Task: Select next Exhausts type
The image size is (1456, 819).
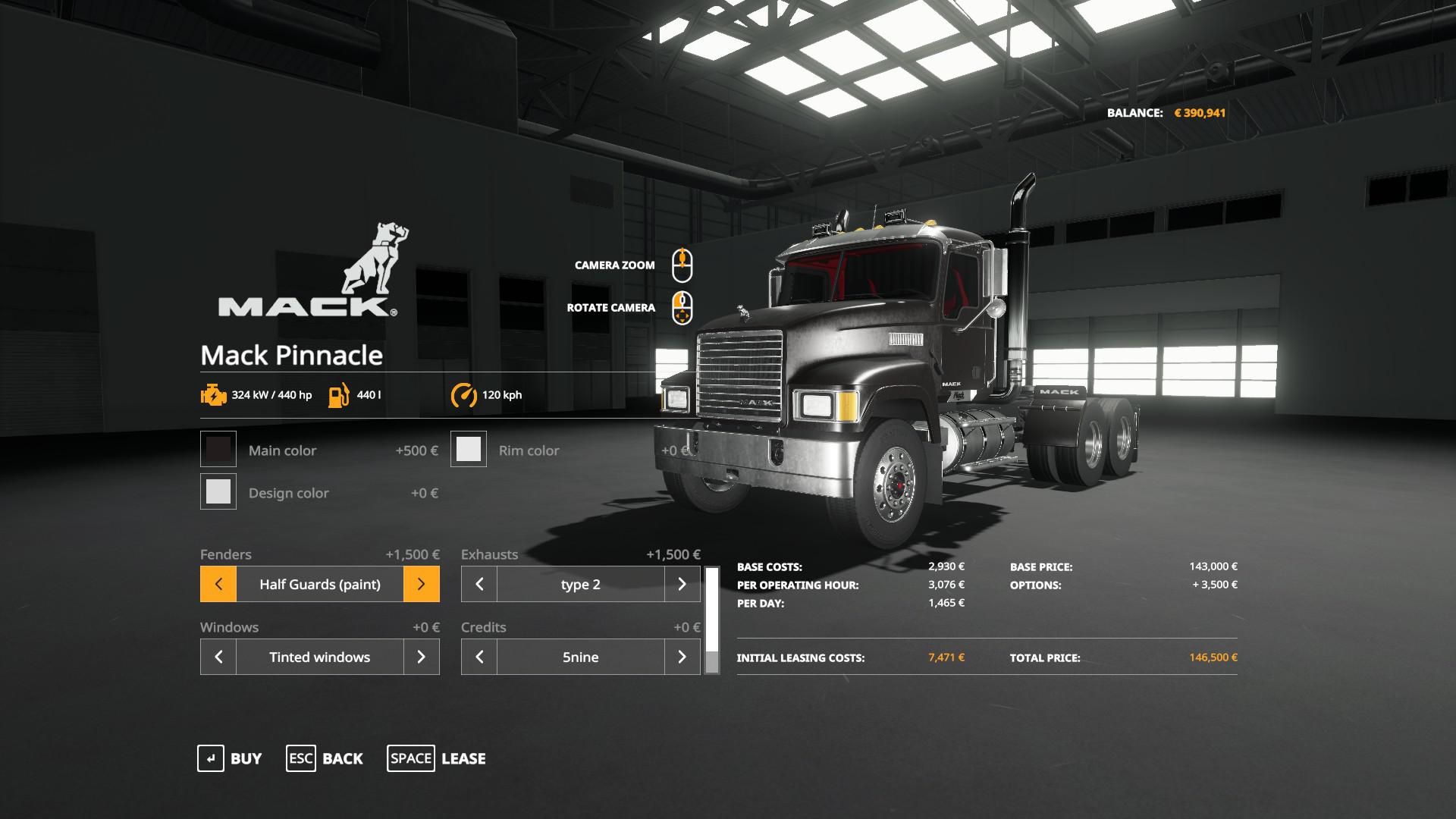Action: coord(682,584)
